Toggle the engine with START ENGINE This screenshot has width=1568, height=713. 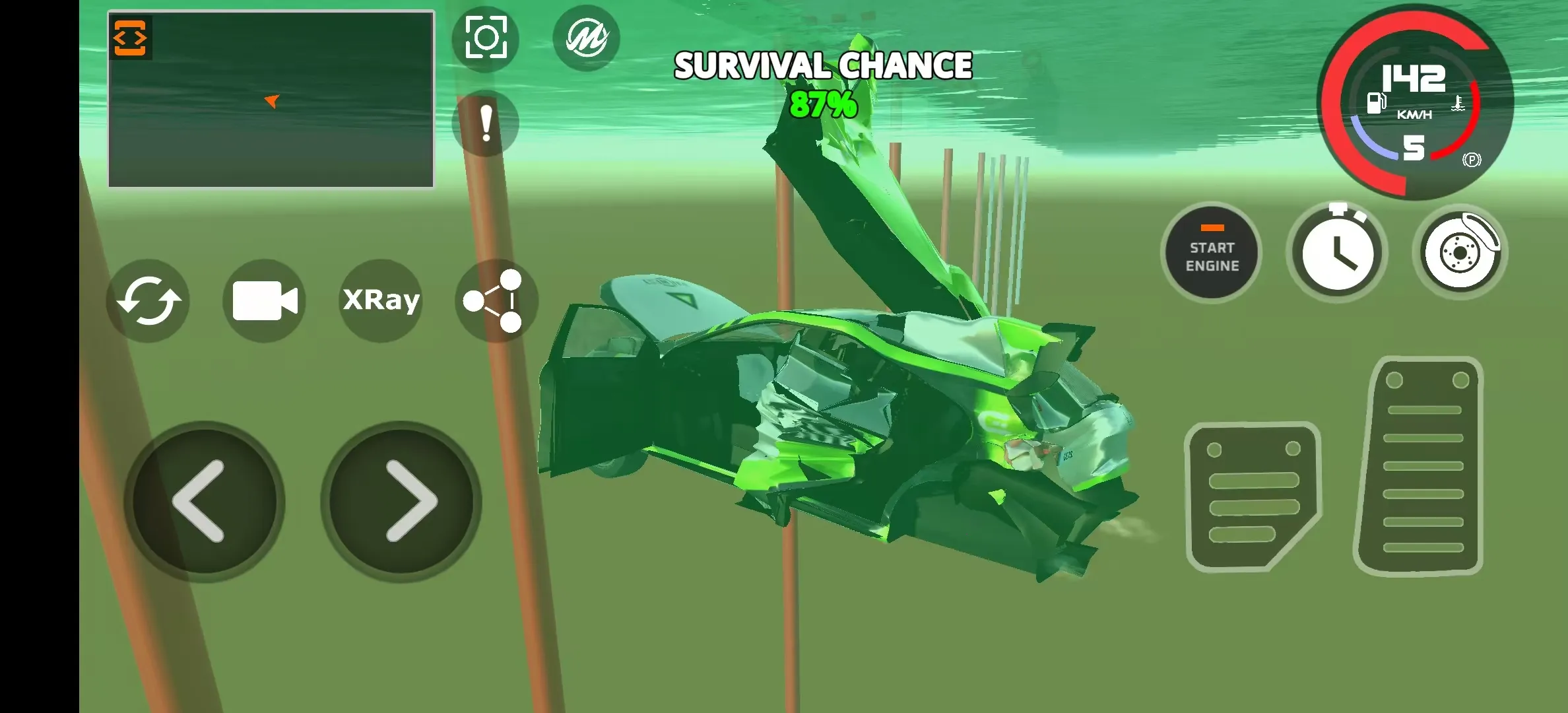pos(1212,253)
